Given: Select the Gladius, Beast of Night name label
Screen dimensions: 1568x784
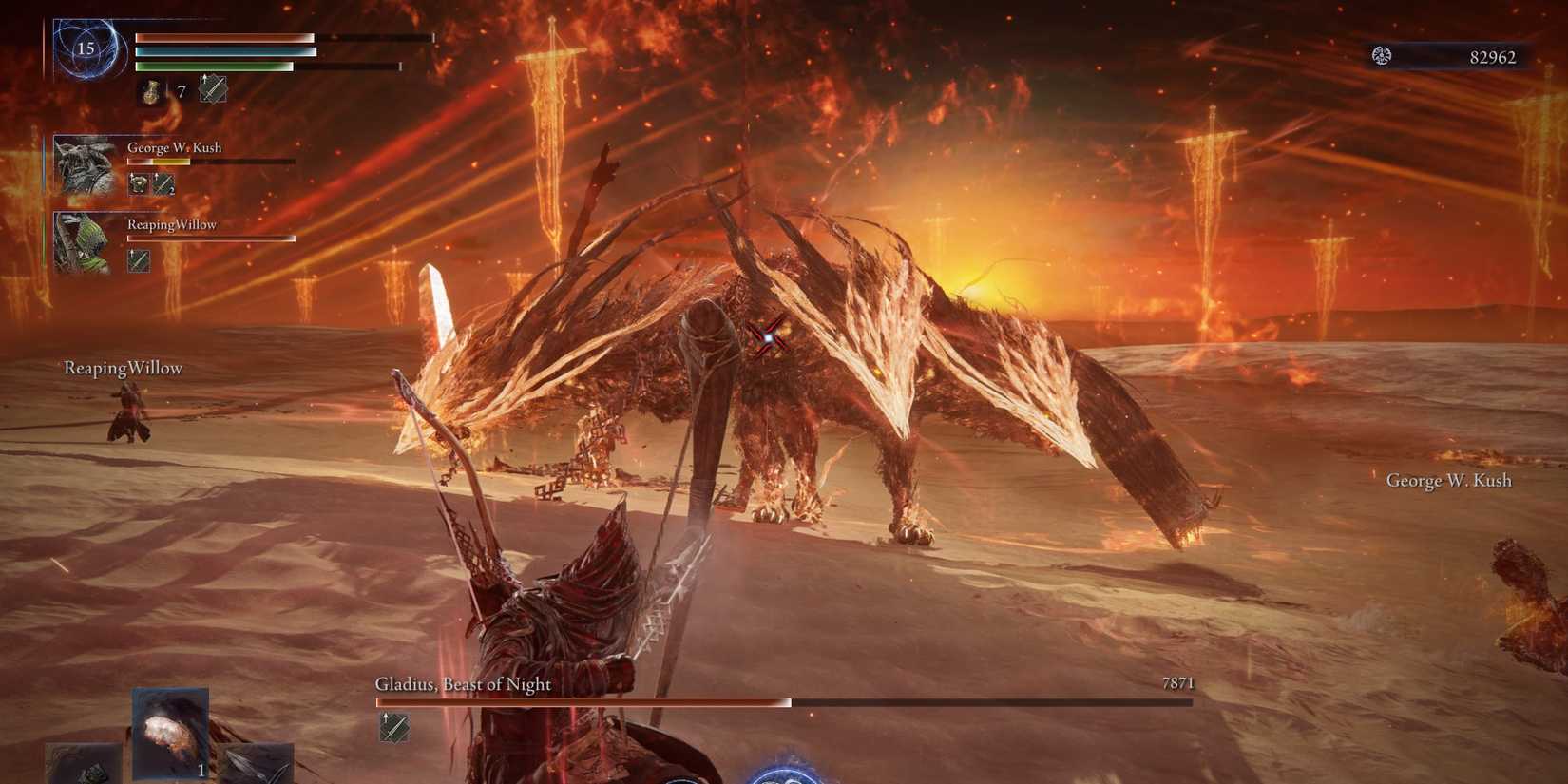Looking at the screenshot, I should point(463,684).
